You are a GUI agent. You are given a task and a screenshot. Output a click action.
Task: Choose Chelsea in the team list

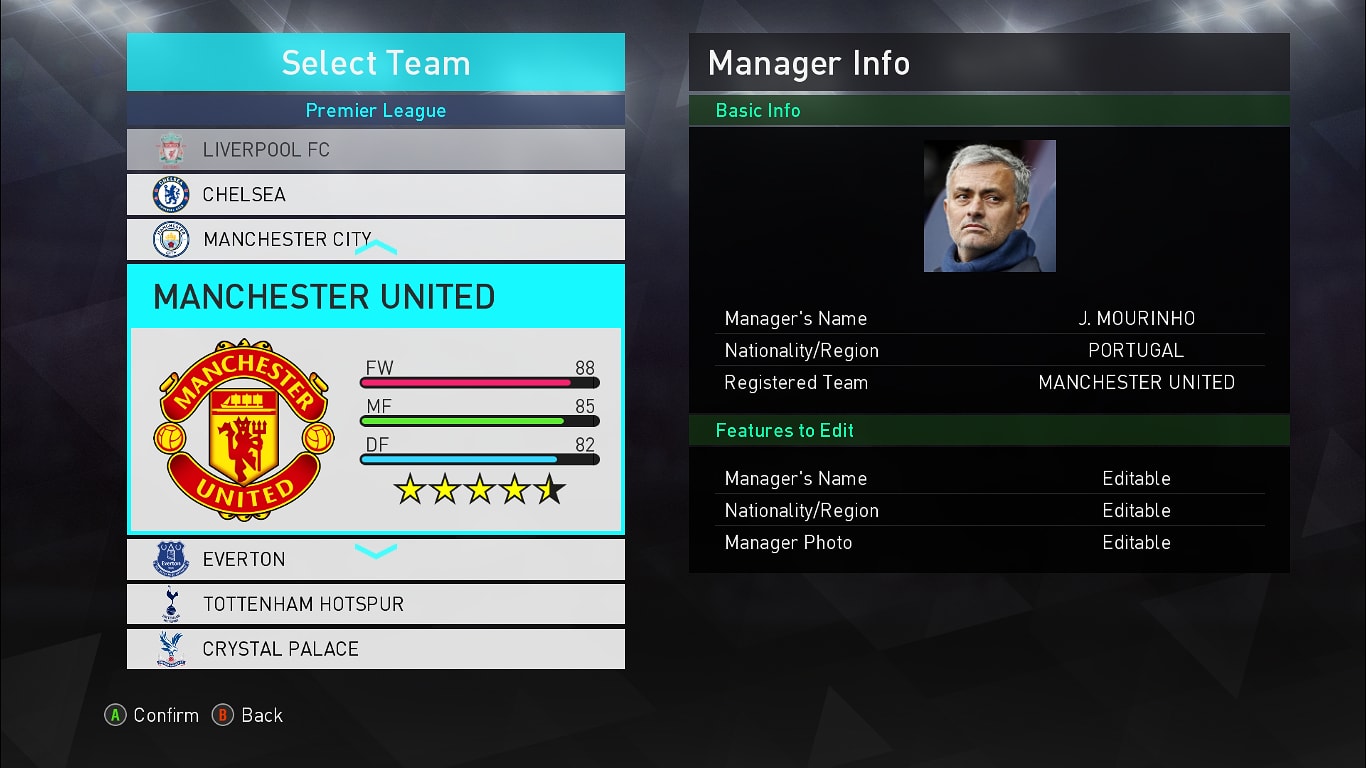click(375, 194)
